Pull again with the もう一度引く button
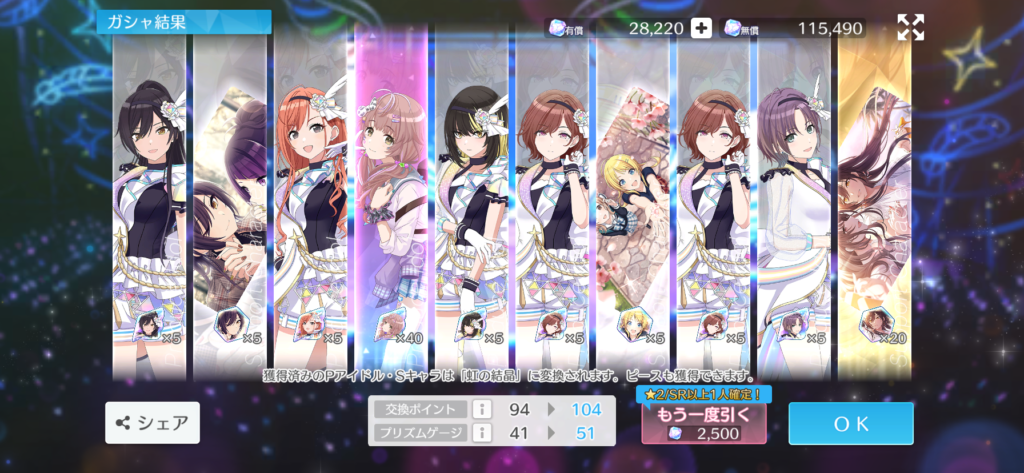The width and height of the screenshot is (1024, 473). [x=703, y=423]
